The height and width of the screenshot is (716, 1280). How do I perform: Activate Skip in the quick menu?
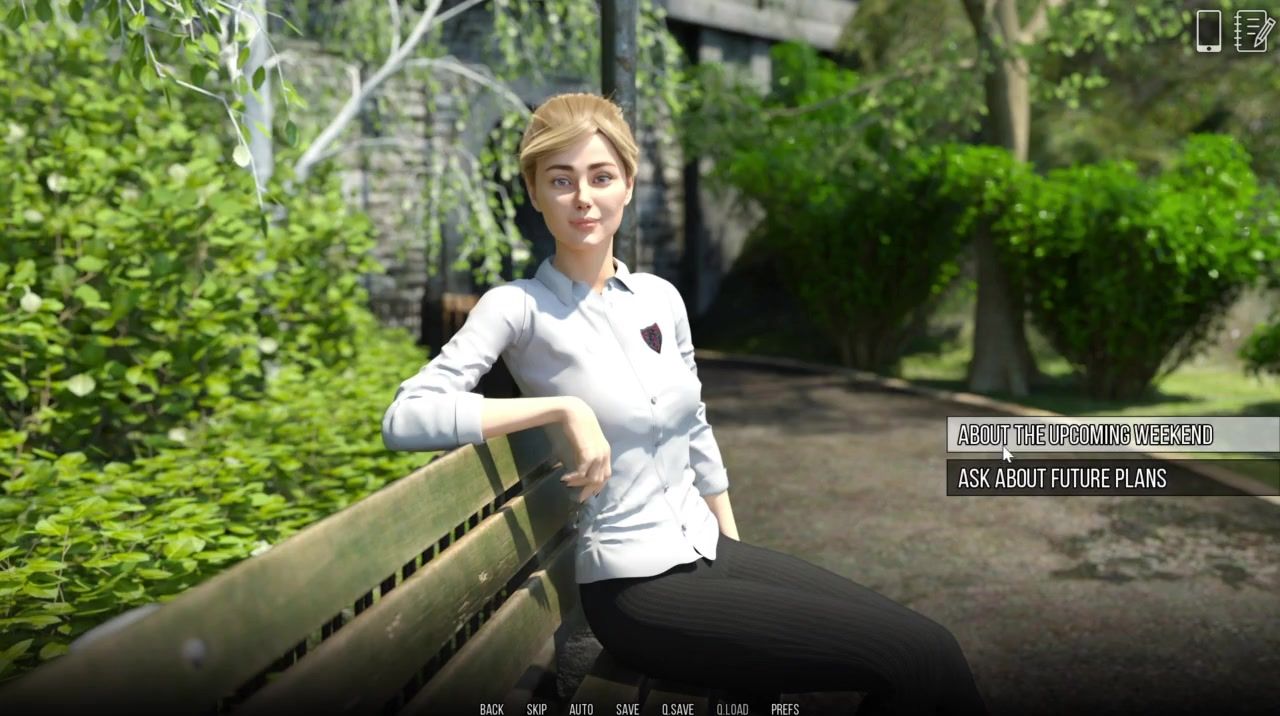coord(536,709)
